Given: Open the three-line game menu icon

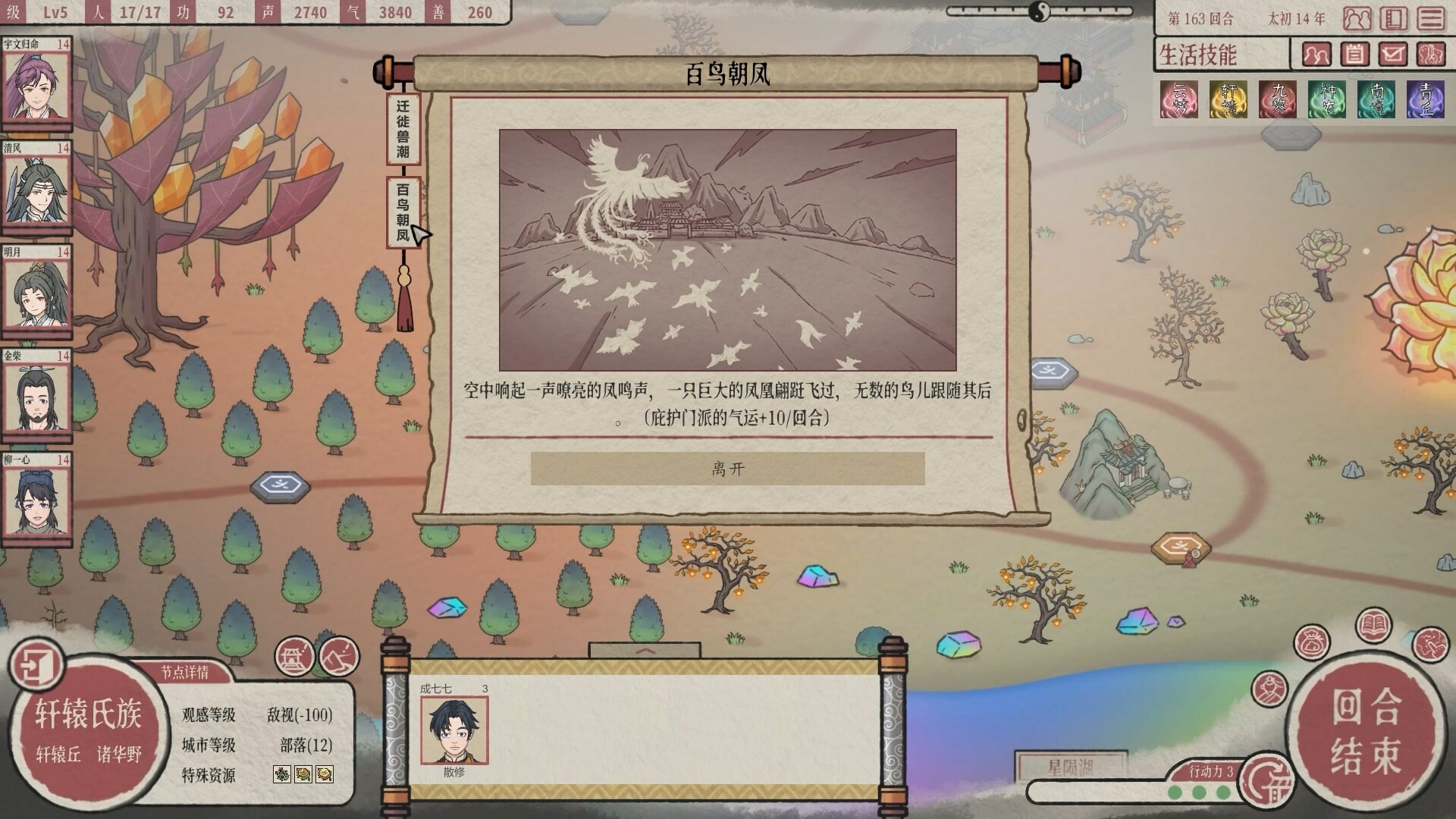Looking at the screenshot, I should [1429, 18].
